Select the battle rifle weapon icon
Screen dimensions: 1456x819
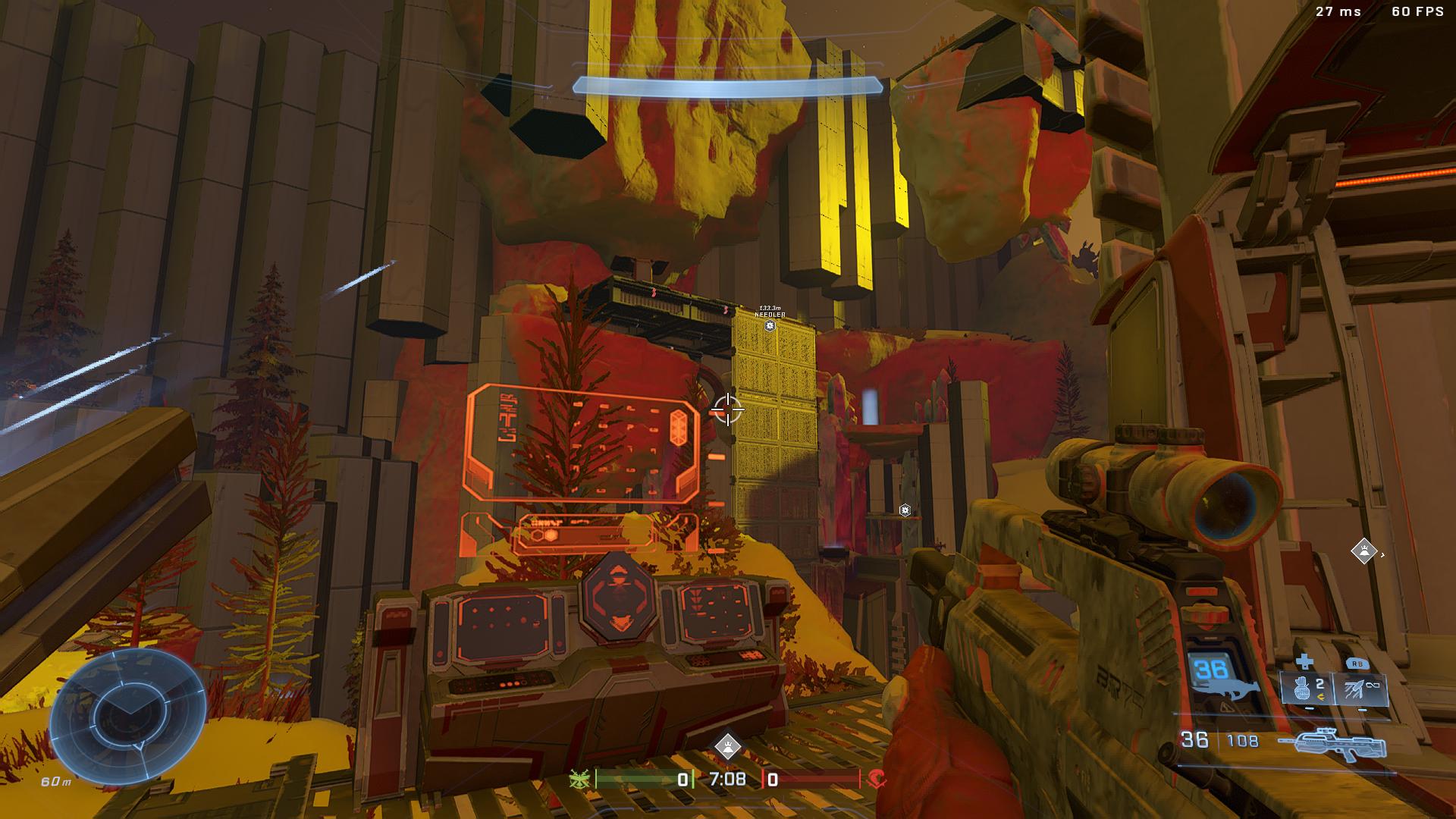click(x=1332, y=748)
